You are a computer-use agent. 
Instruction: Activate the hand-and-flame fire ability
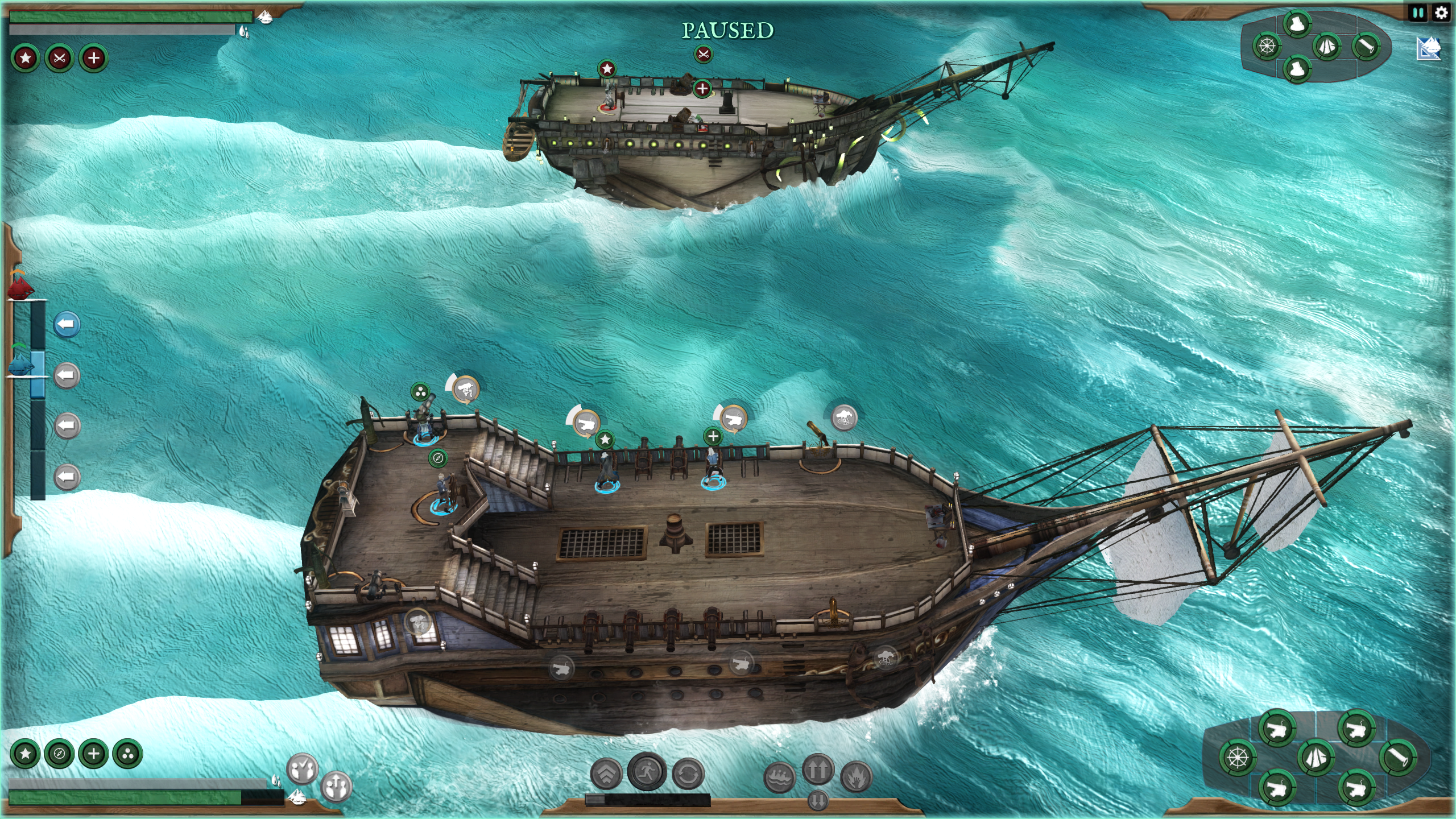[856, 777]
